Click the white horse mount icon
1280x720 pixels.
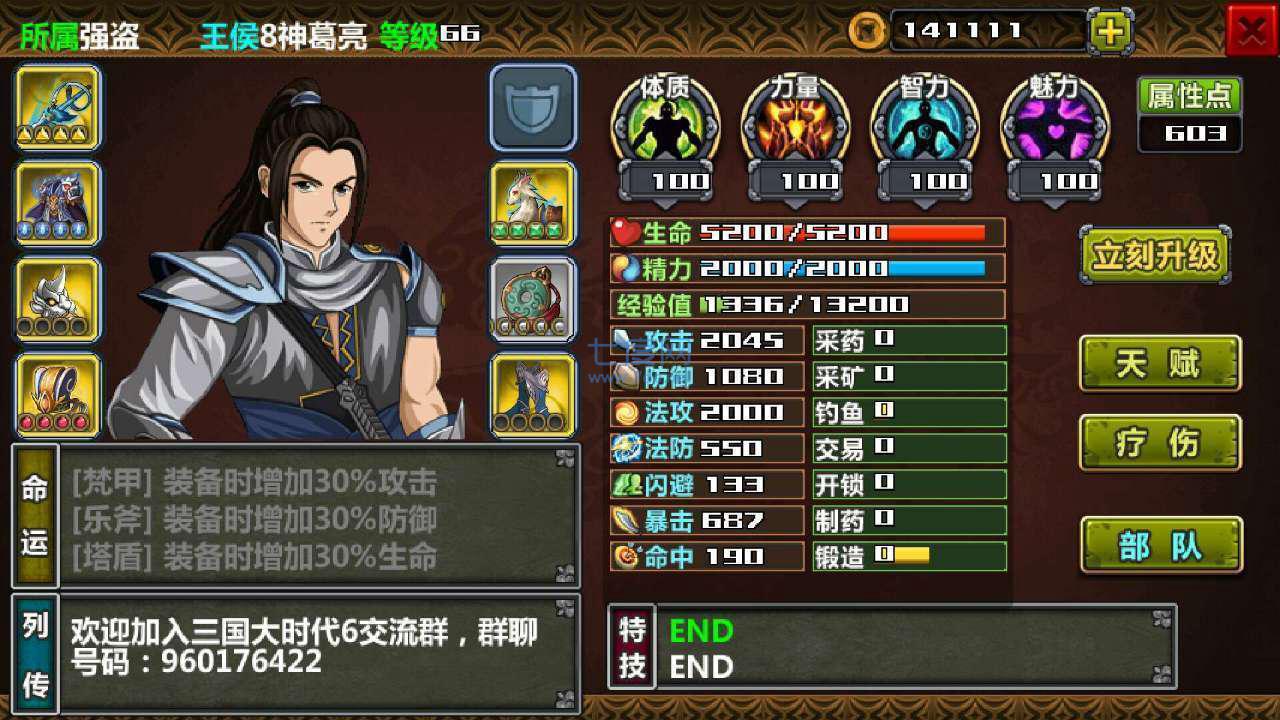[x=533, y=203]
